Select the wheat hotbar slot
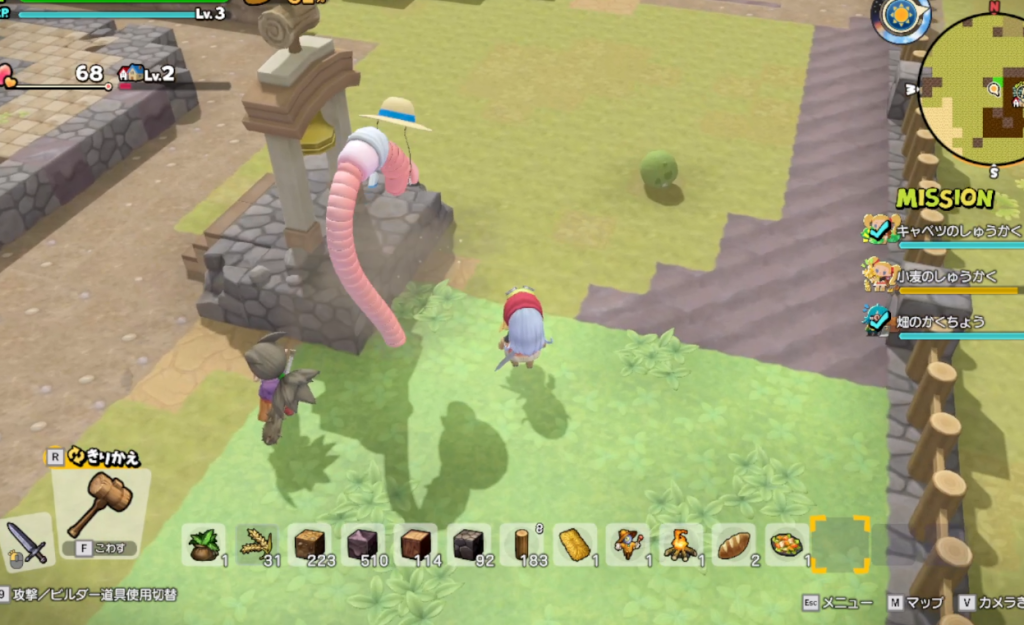1024x625 pixels. click(257, 545)
